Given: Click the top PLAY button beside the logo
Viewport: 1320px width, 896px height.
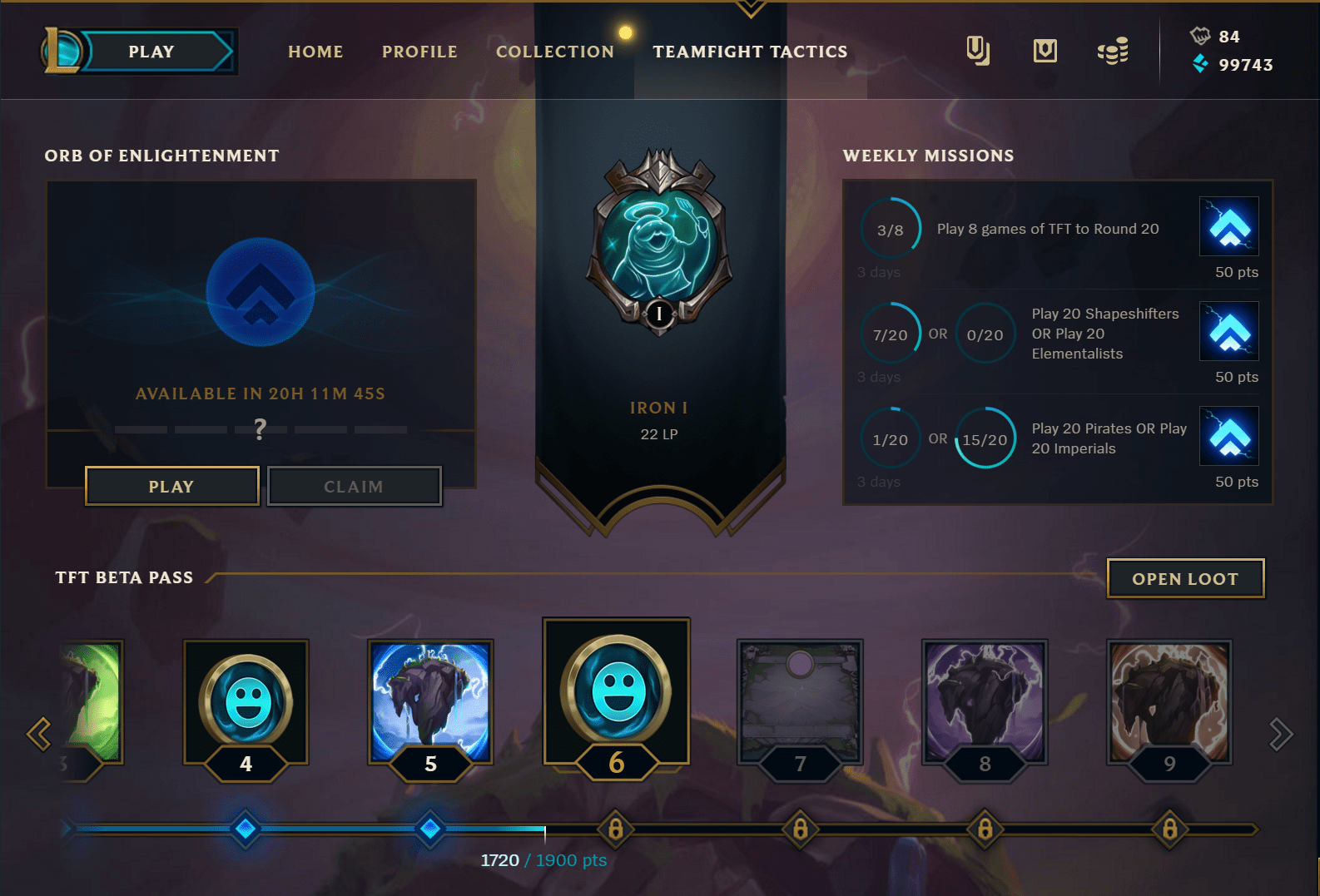Looking at the screenshot, I should coord(151,52).
